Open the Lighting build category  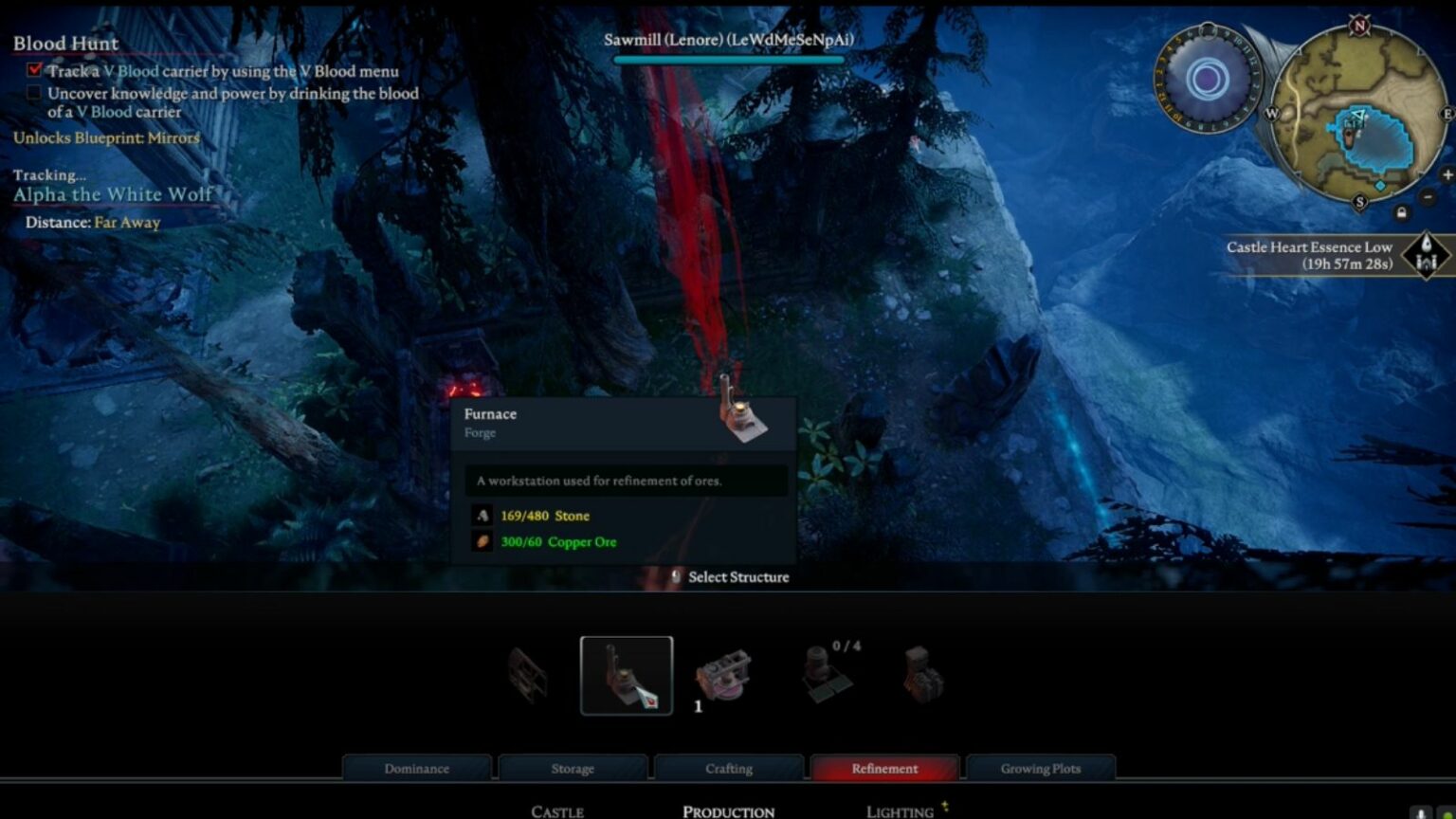(900, 811)
